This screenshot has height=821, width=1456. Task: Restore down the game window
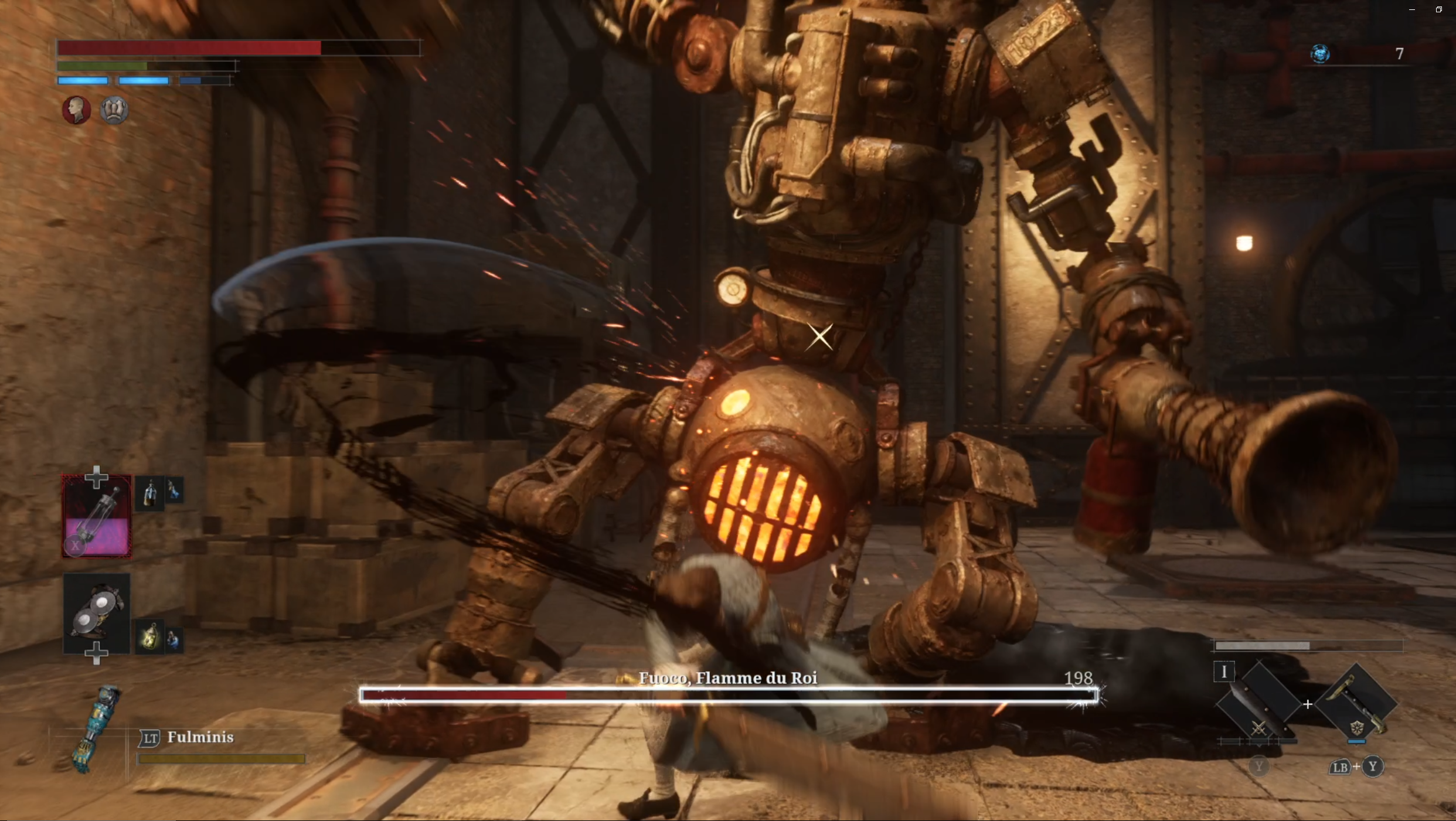(1438, 9)
